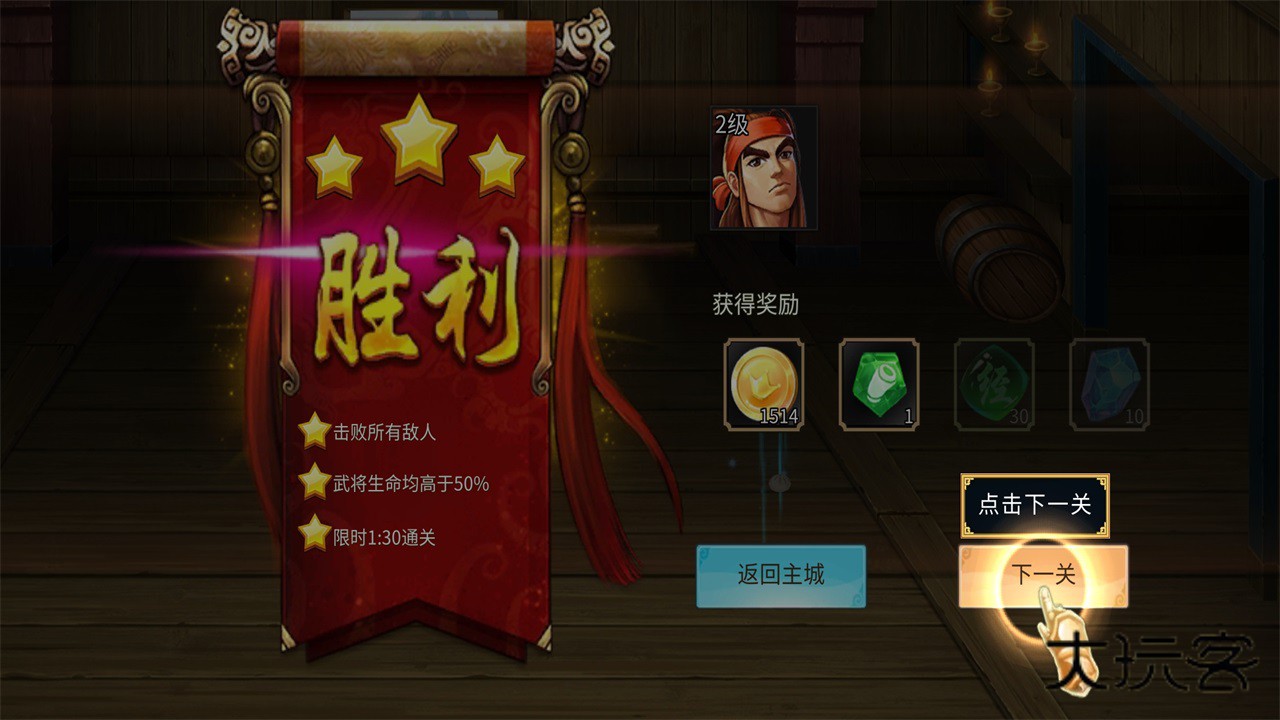Click the experience book reward showing 30

point(993,385)
